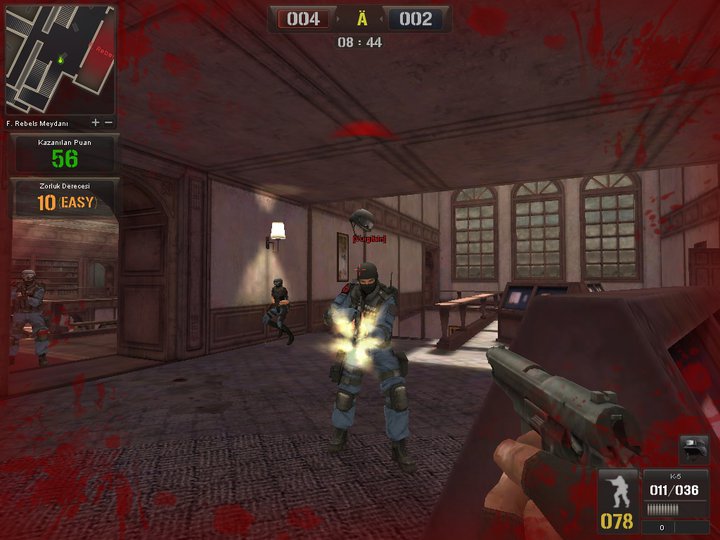Zoom out the minimap with minus button
This screenshot has width=720, height=540.
tap(109, 122)
